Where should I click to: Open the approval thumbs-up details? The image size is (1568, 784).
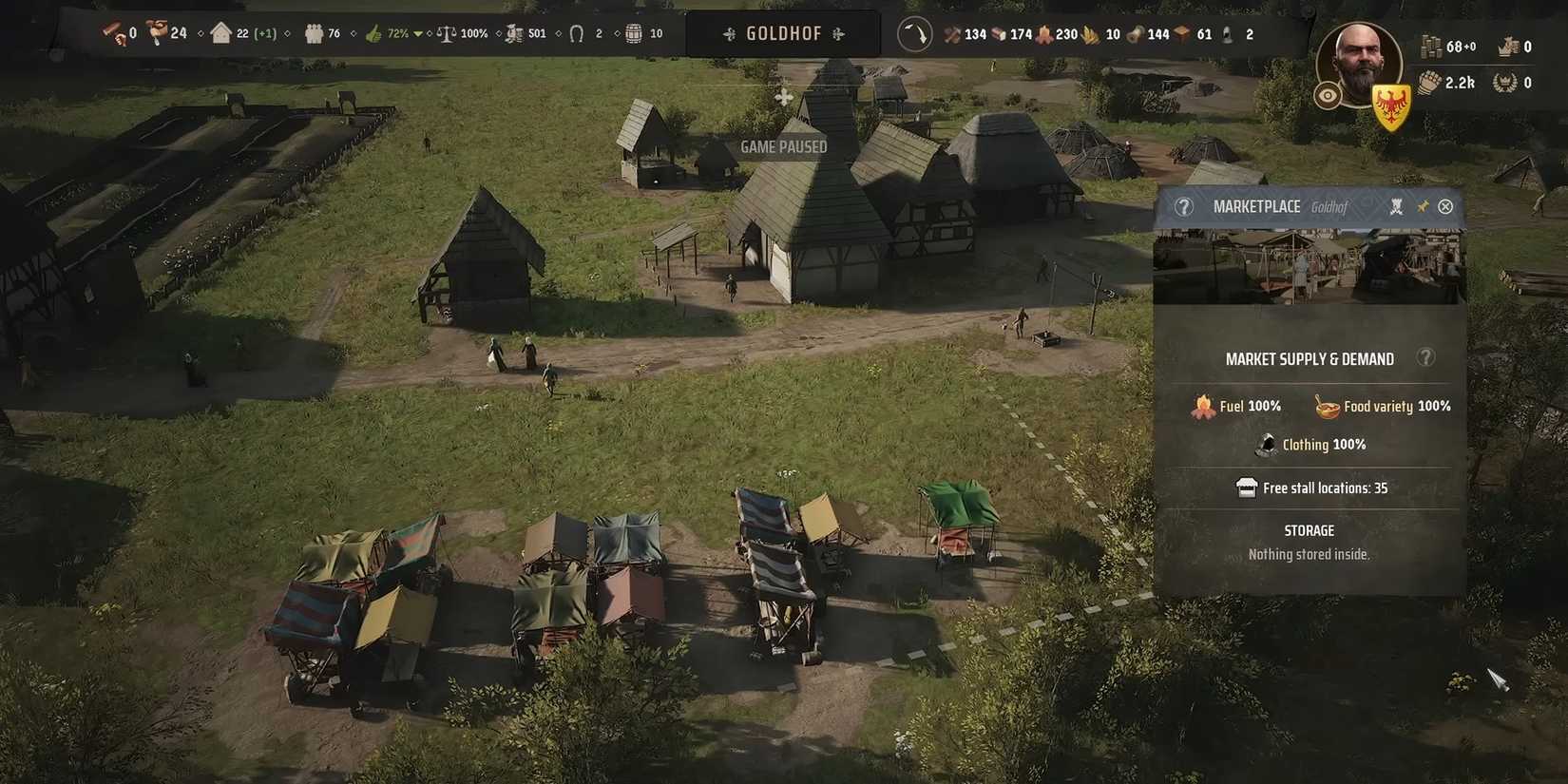click(x=373, y=33)
